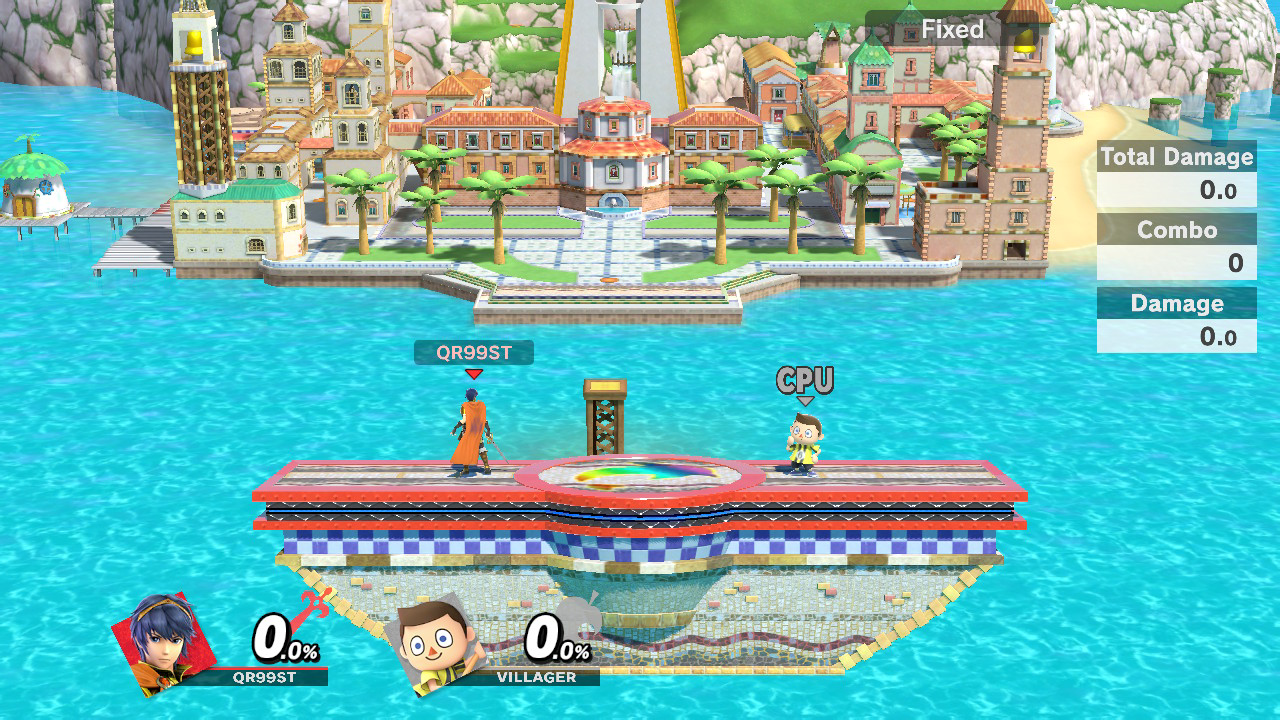Click the Fixed camera mode label
The image size is (1280, 720).
pyautogui.click(x=952, y=30)
